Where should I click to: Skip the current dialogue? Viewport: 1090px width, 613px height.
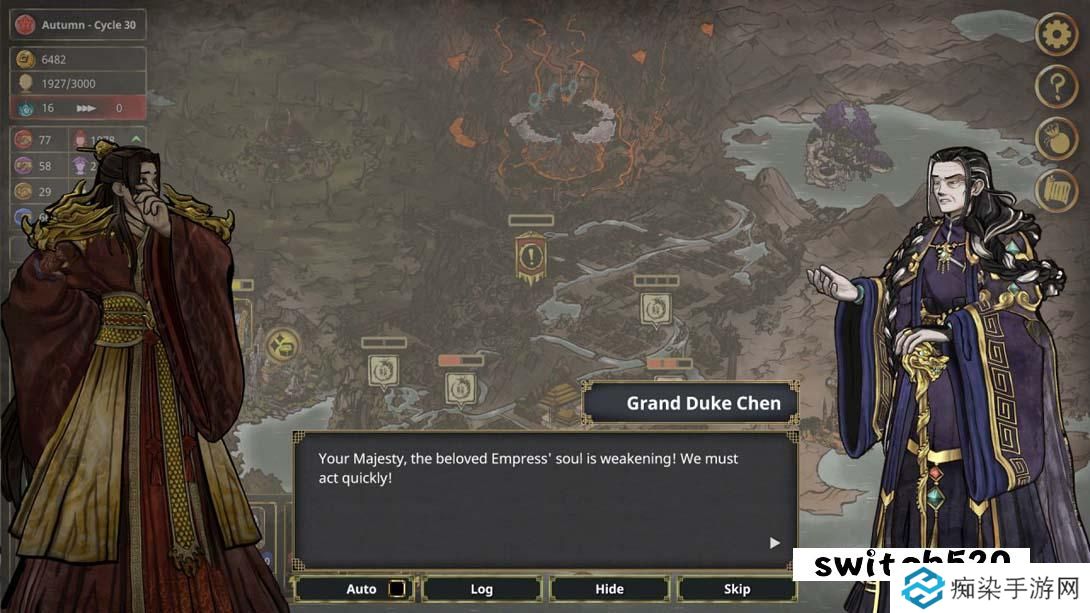tap(737, 589)
